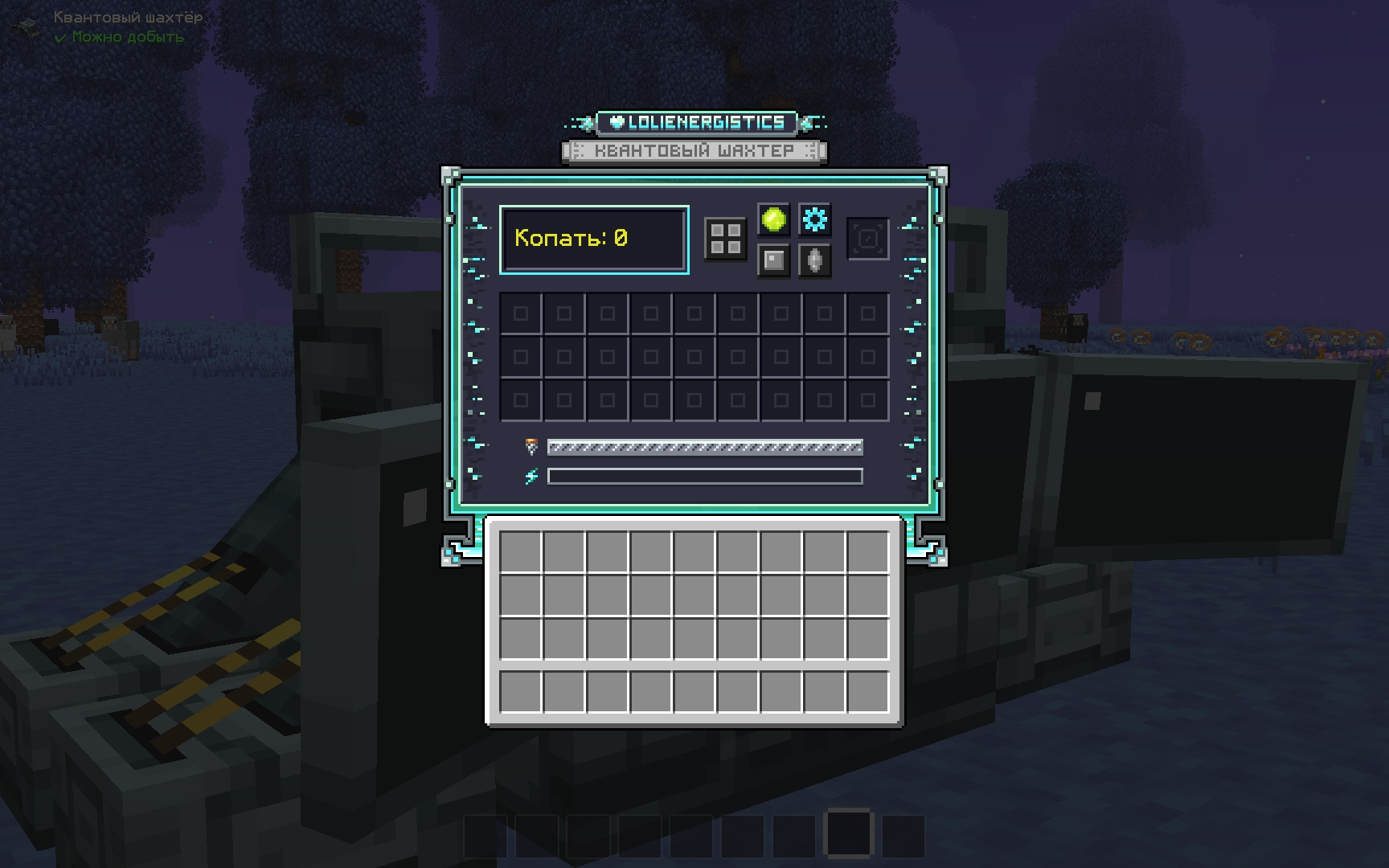Click the Копать: 0 display field
Screen dimensions: 1389x868
(594, 240)
